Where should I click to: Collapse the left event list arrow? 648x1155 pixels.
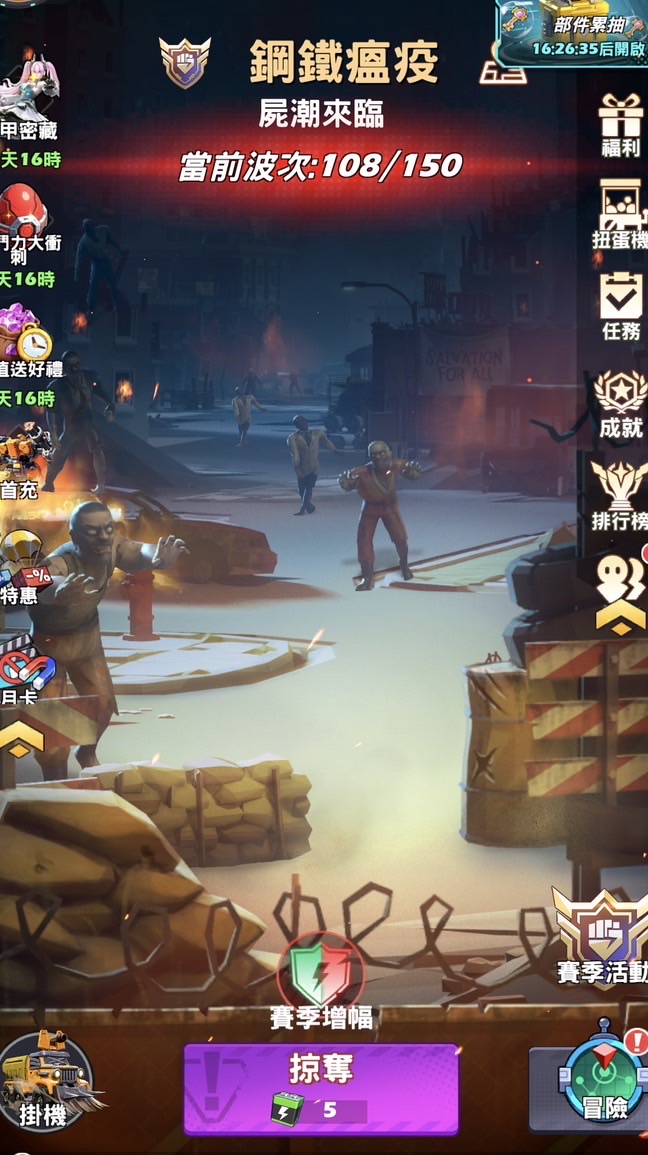point(22,740)
